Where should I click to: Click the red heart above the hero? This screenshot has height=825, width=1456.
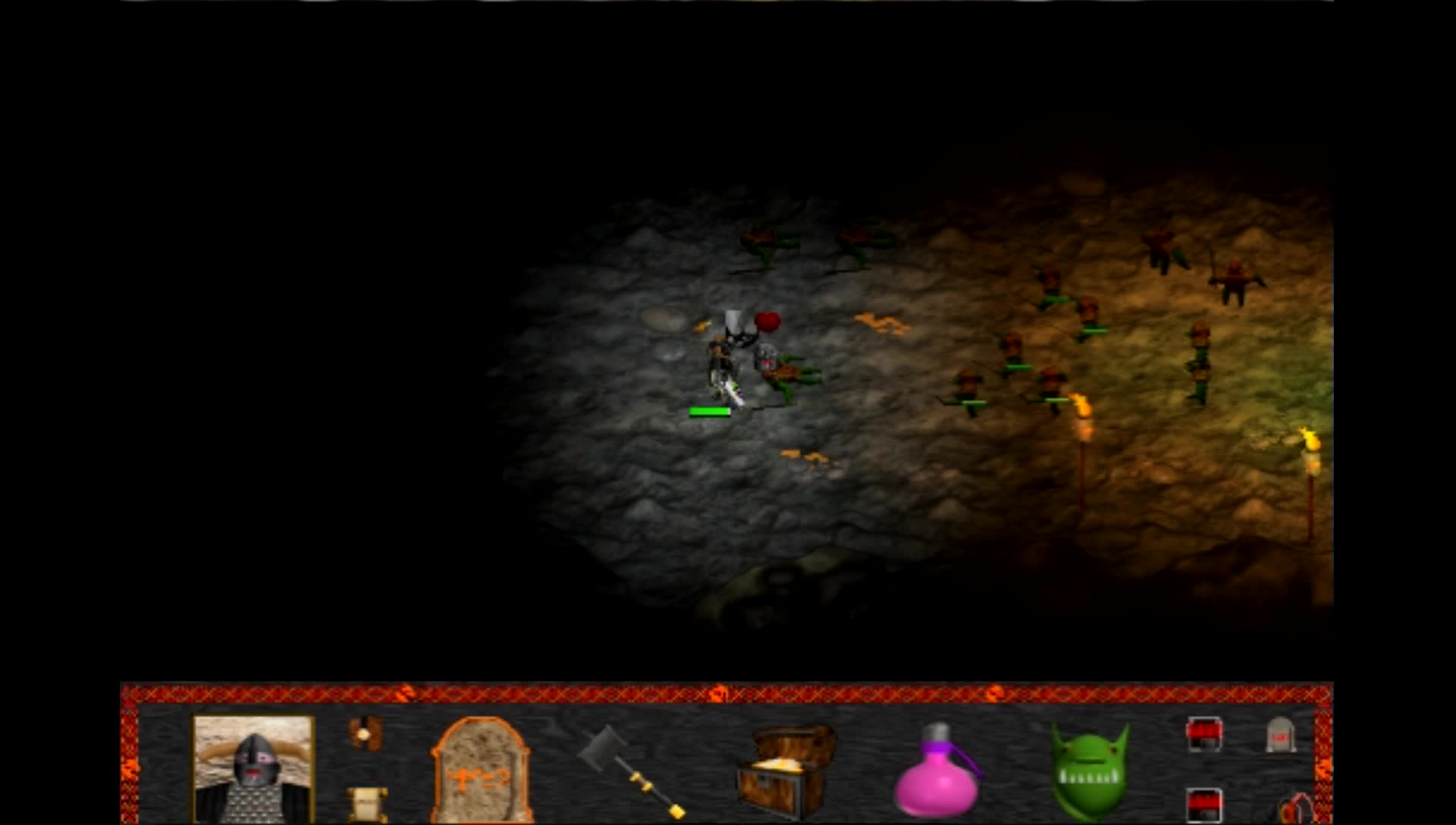[x=767, y=321]
